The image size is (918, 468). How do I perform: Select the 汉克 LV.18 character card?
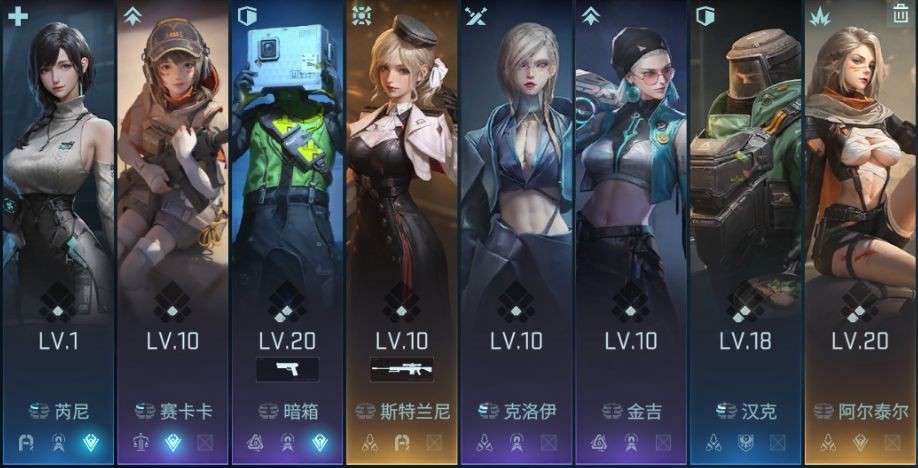pyautogui.click(x=746, y=200)
